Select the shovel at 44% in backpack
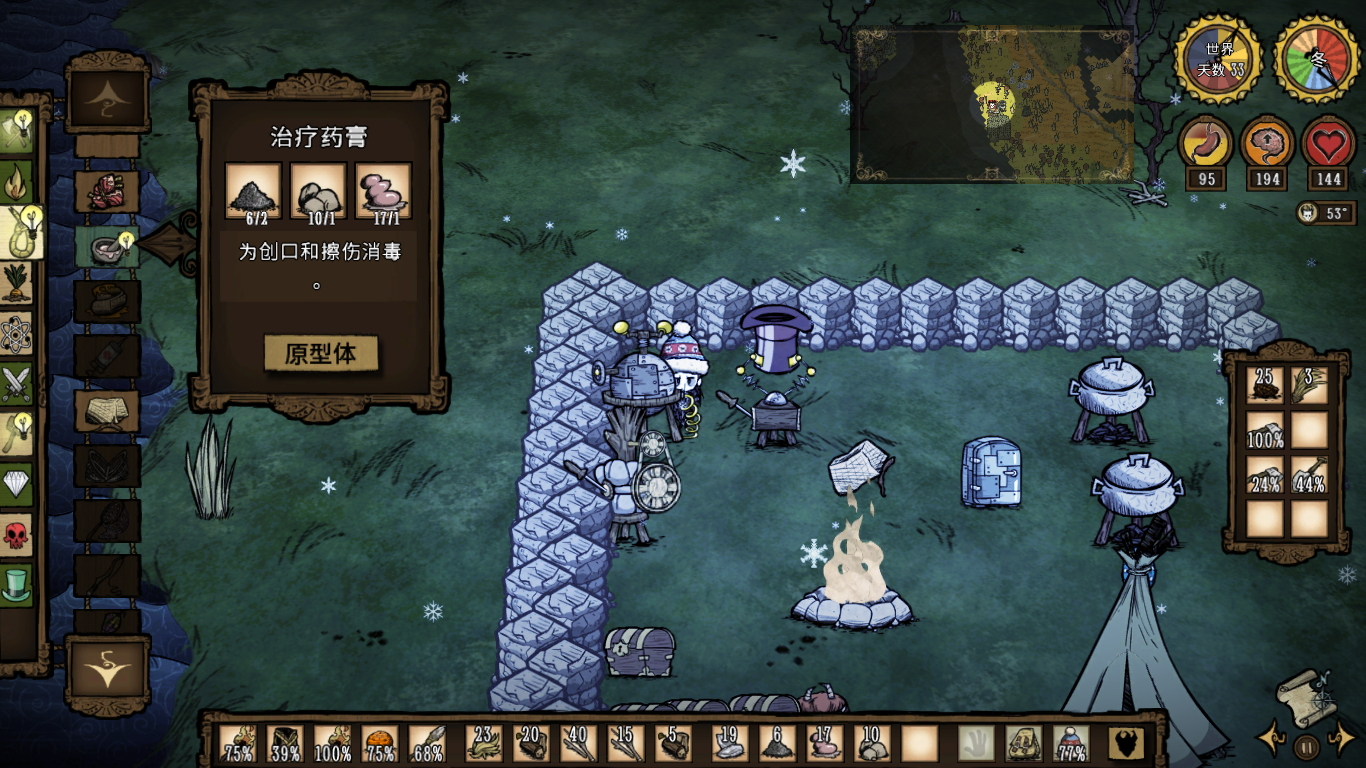Viewport: 1366px width, 768px height. pyautogui.click(x=1309, y=475)
